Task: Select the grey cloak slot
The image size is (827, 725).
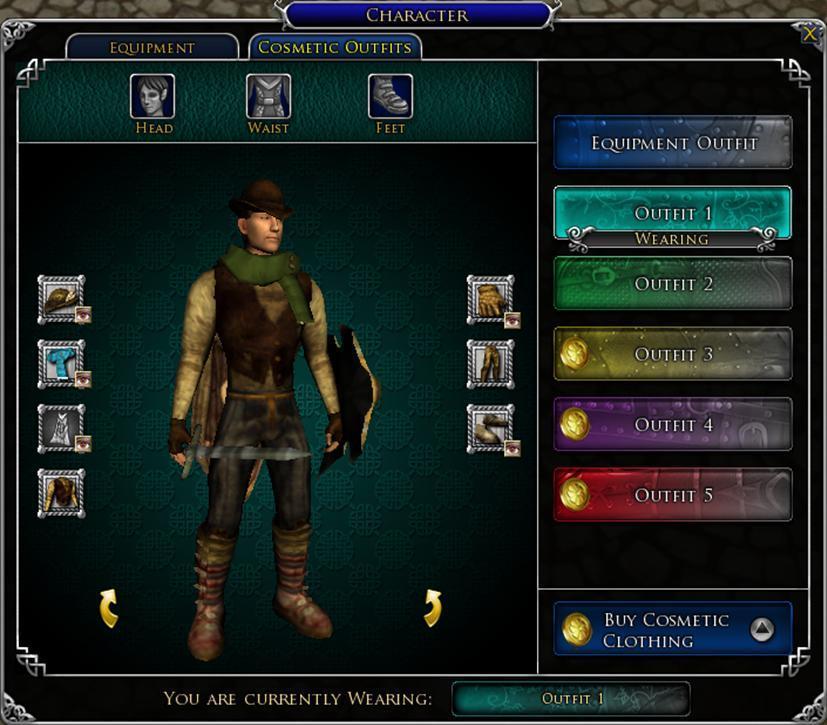Action: coord(60,428)
